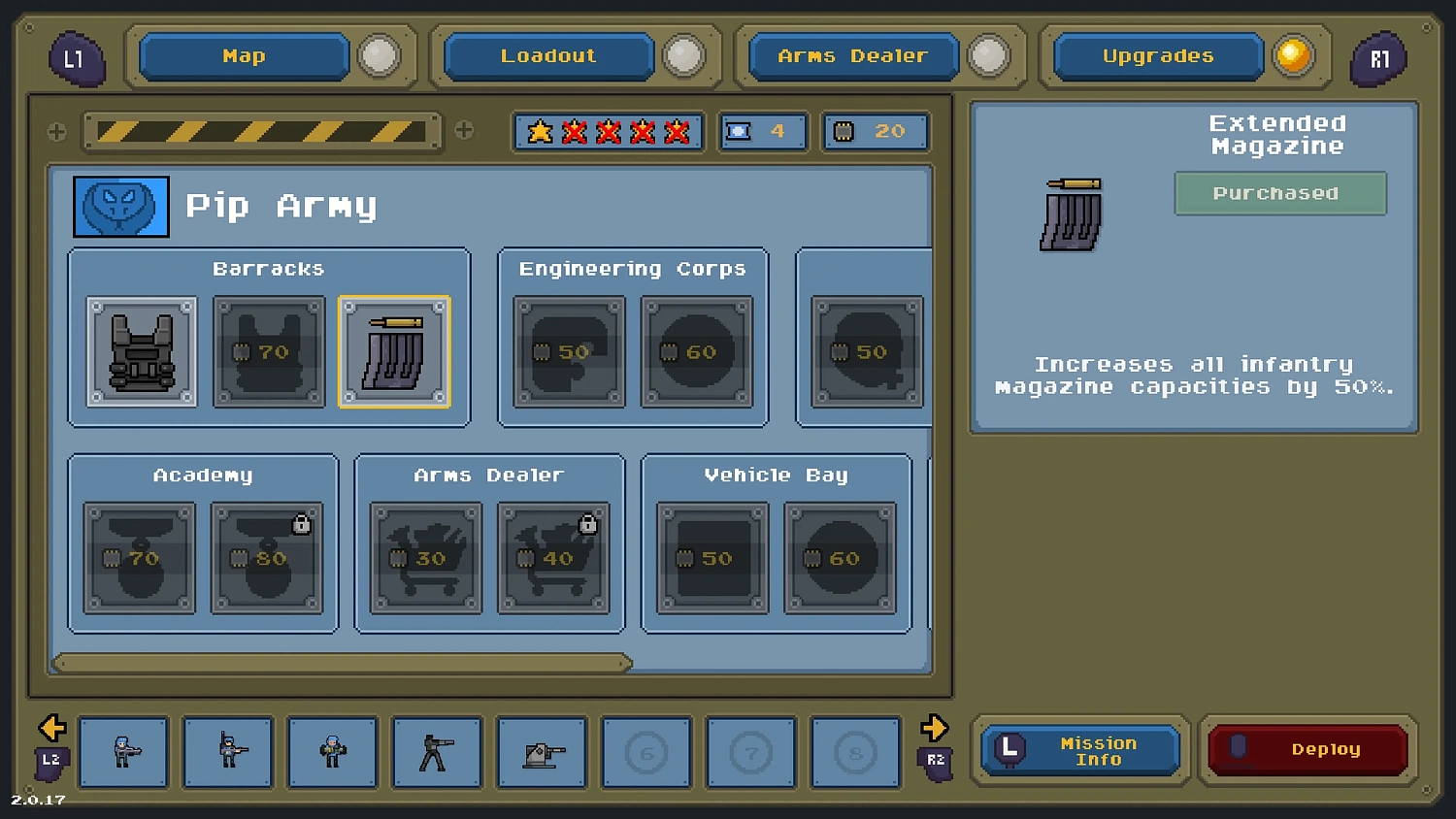The height and width of the screenshot is (819, 1456).
Task: Select the Extended Magazine upgrade in Barracks
Action: click(x=394, y=352)
